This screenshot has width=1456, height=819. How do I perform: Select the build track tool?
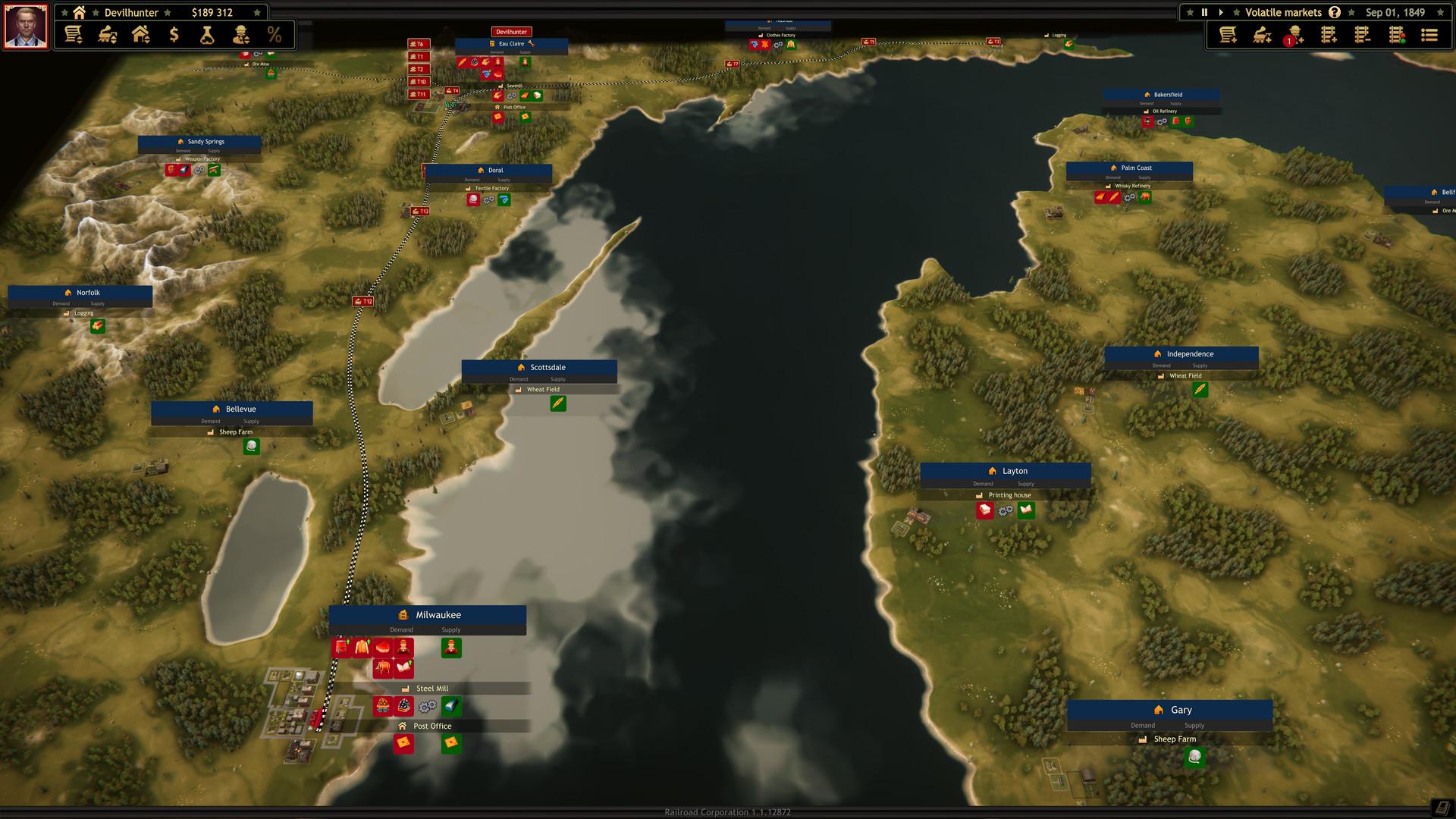pos(1329,35)
